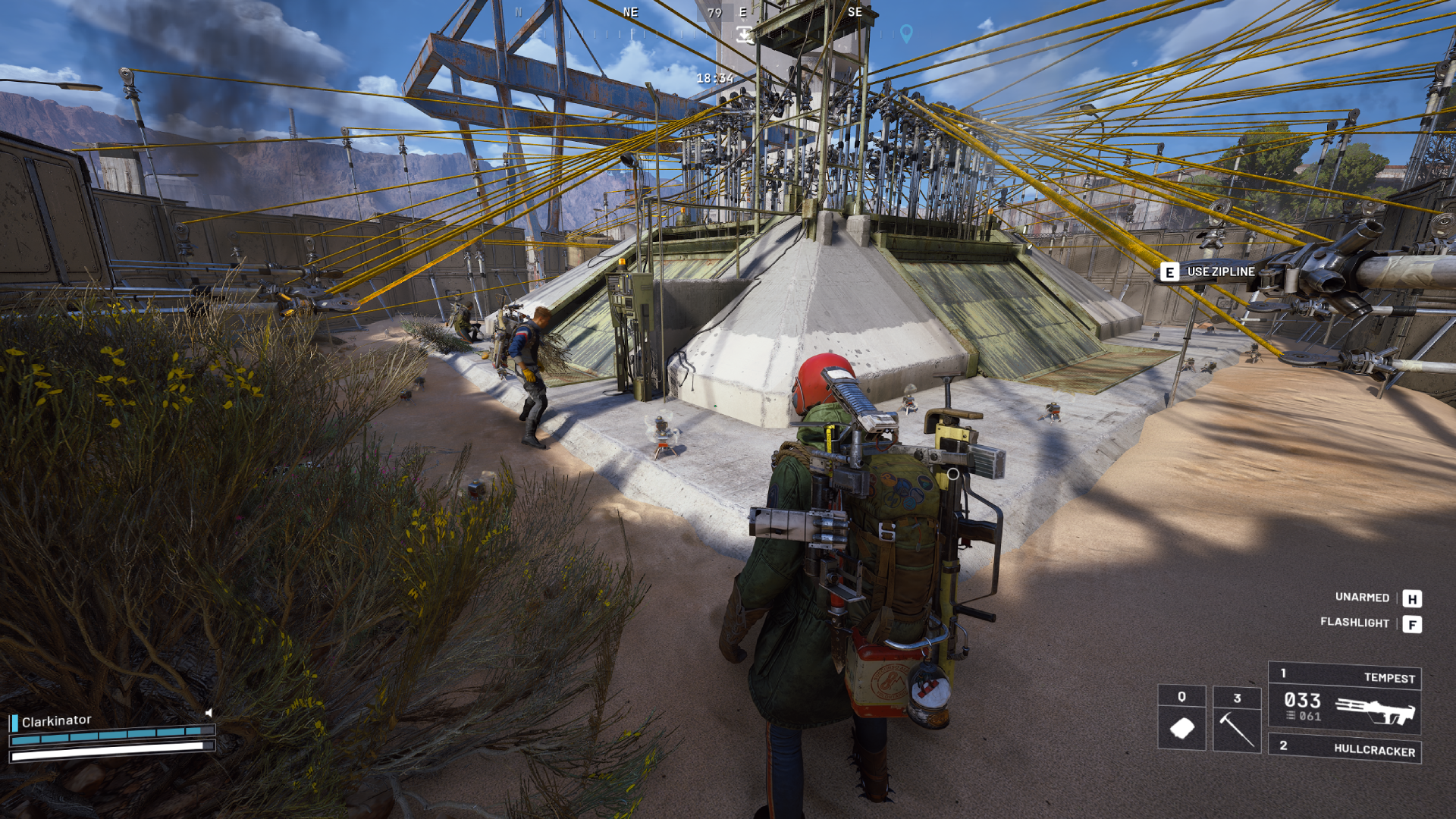Click the blue waypoint pin on the compass
1456x819 pixels.
[907, 33]
